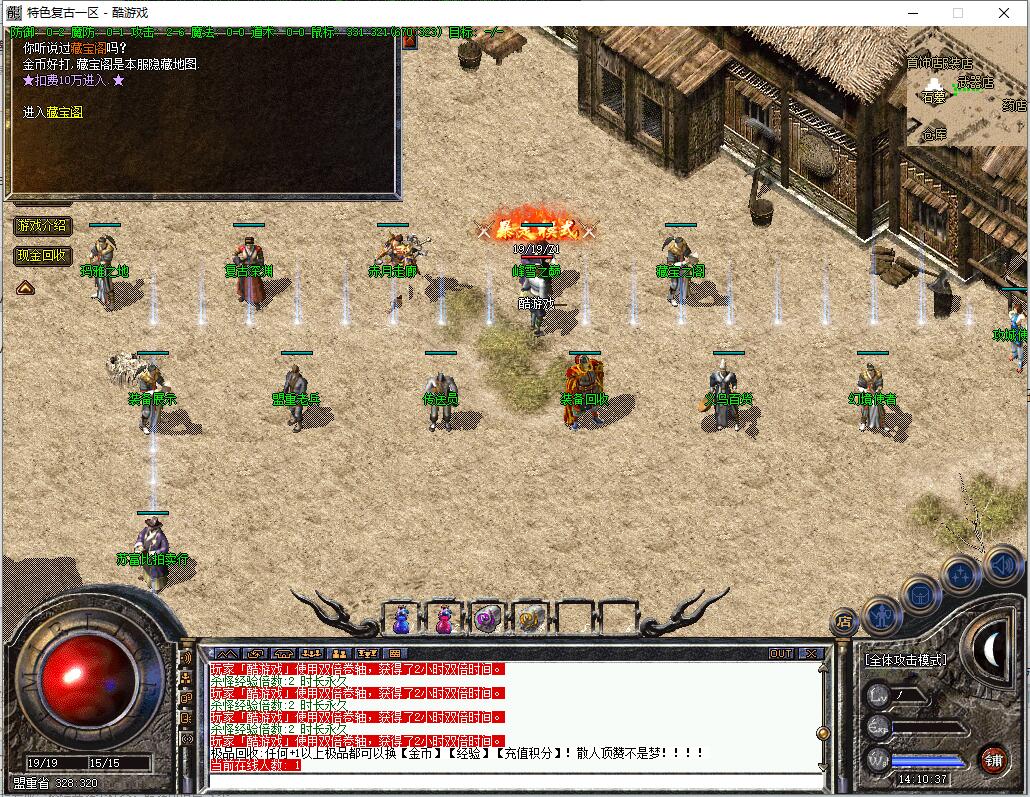Image resolution: width=1030 pixels, height=797 pixels.
Task: Toggle the sound speaker button
Action: (x=1001, y=566)
